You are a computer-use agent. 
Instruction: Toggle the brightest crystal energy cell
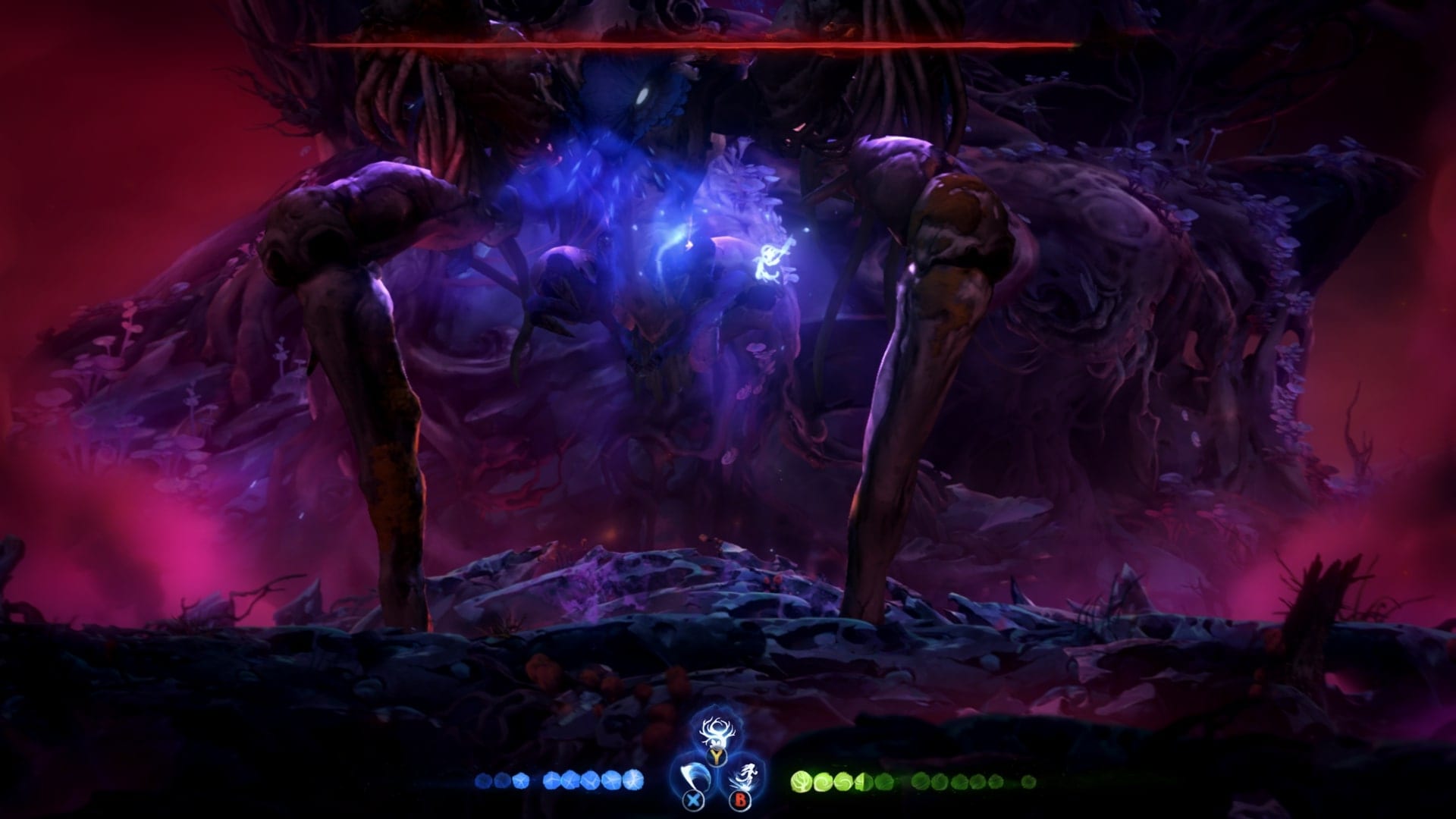[x=635, y=781]
